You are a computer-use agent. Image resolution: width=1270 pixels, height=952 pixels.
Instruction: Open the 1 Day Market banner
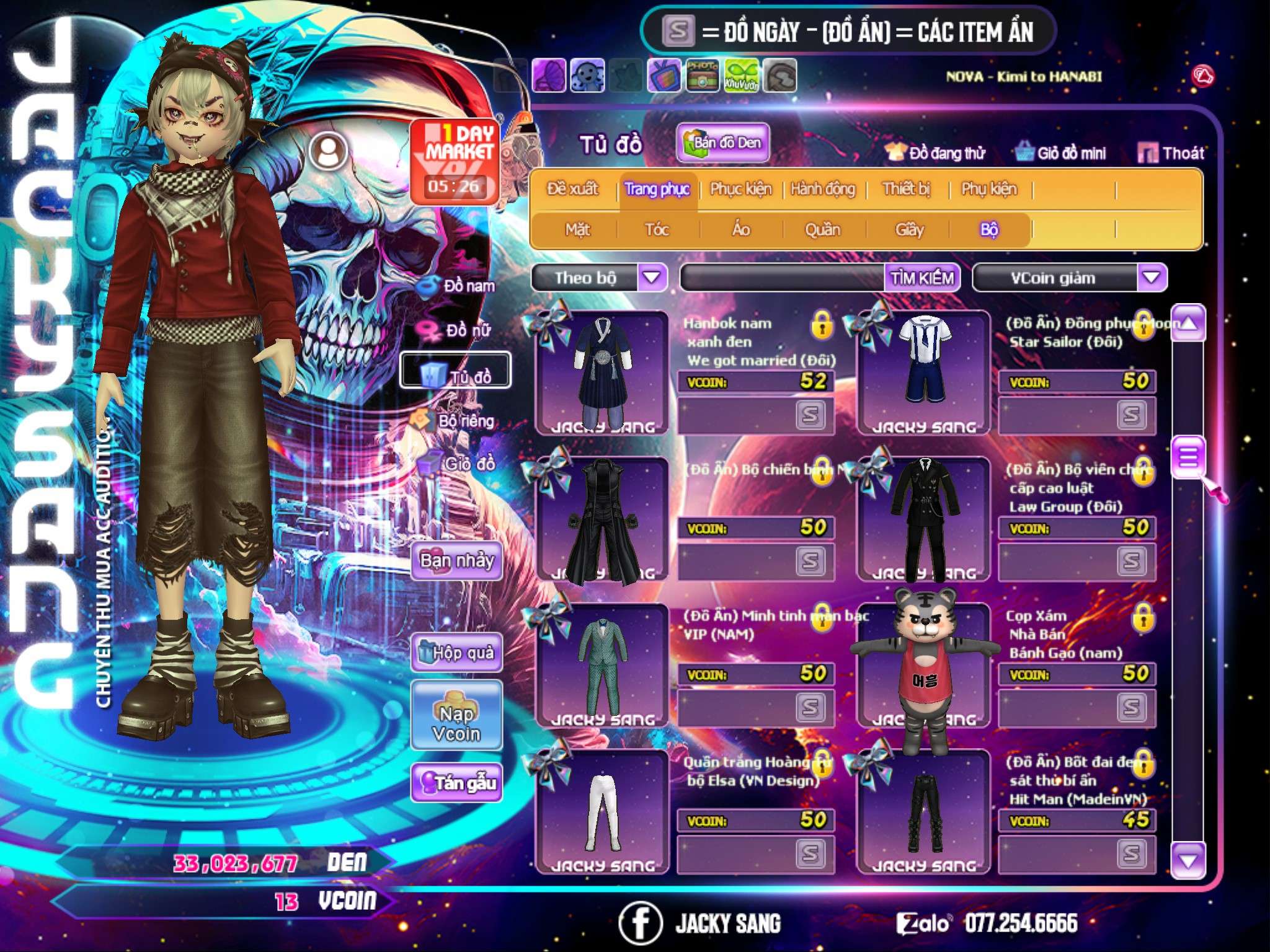click(x=455, y=162)
